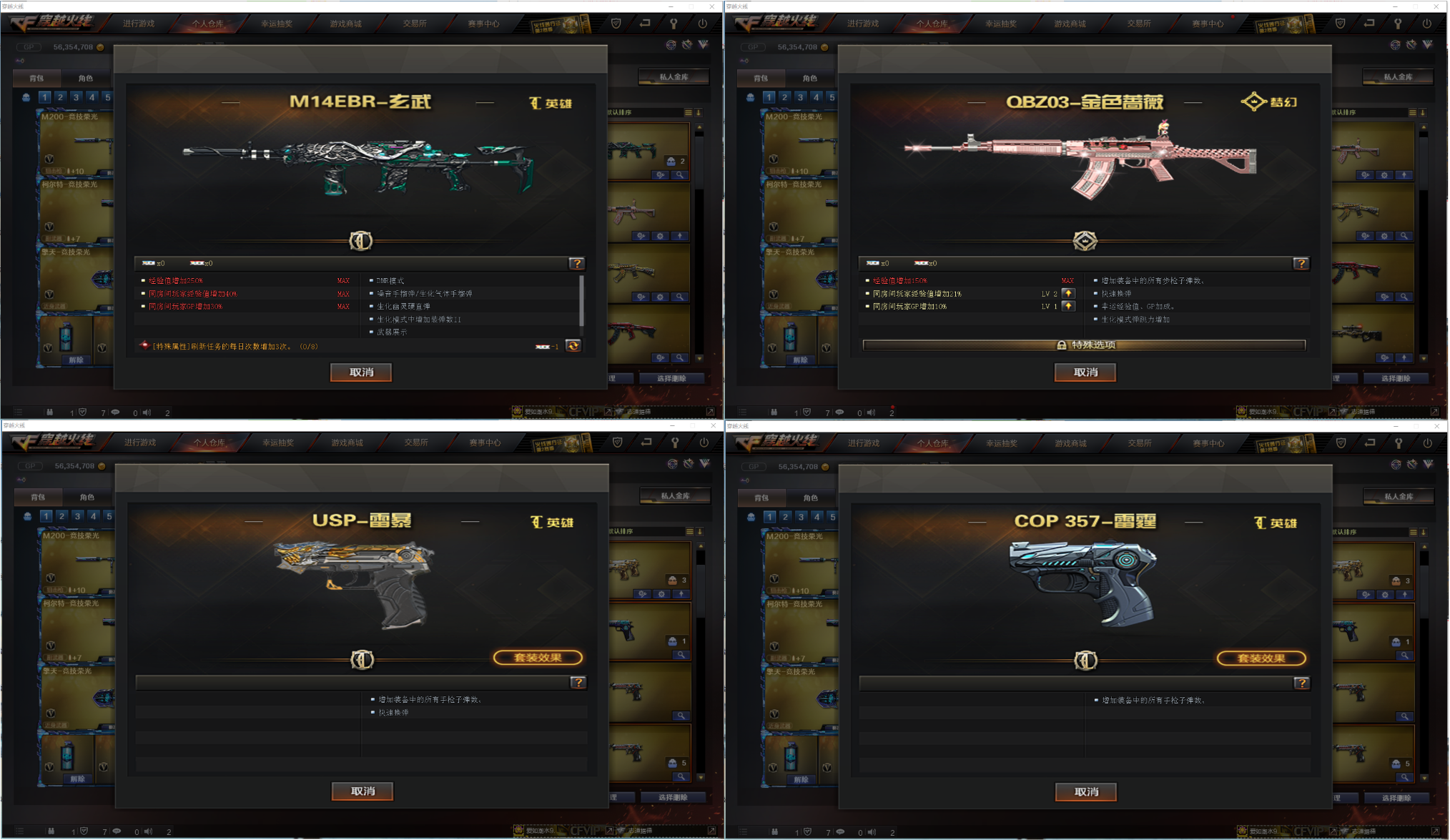Click the upgrade arrow beside 同房间玩家GP增加10%

click(1069, 306)
